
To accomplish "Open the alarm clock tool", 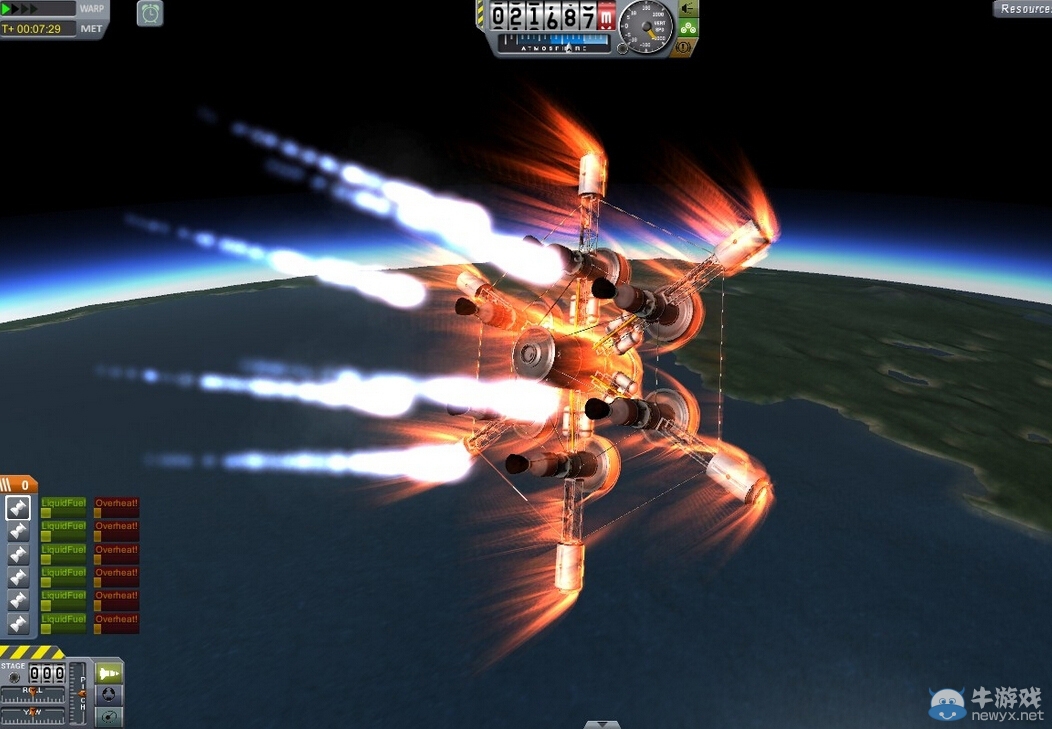I will coord(150,13).
